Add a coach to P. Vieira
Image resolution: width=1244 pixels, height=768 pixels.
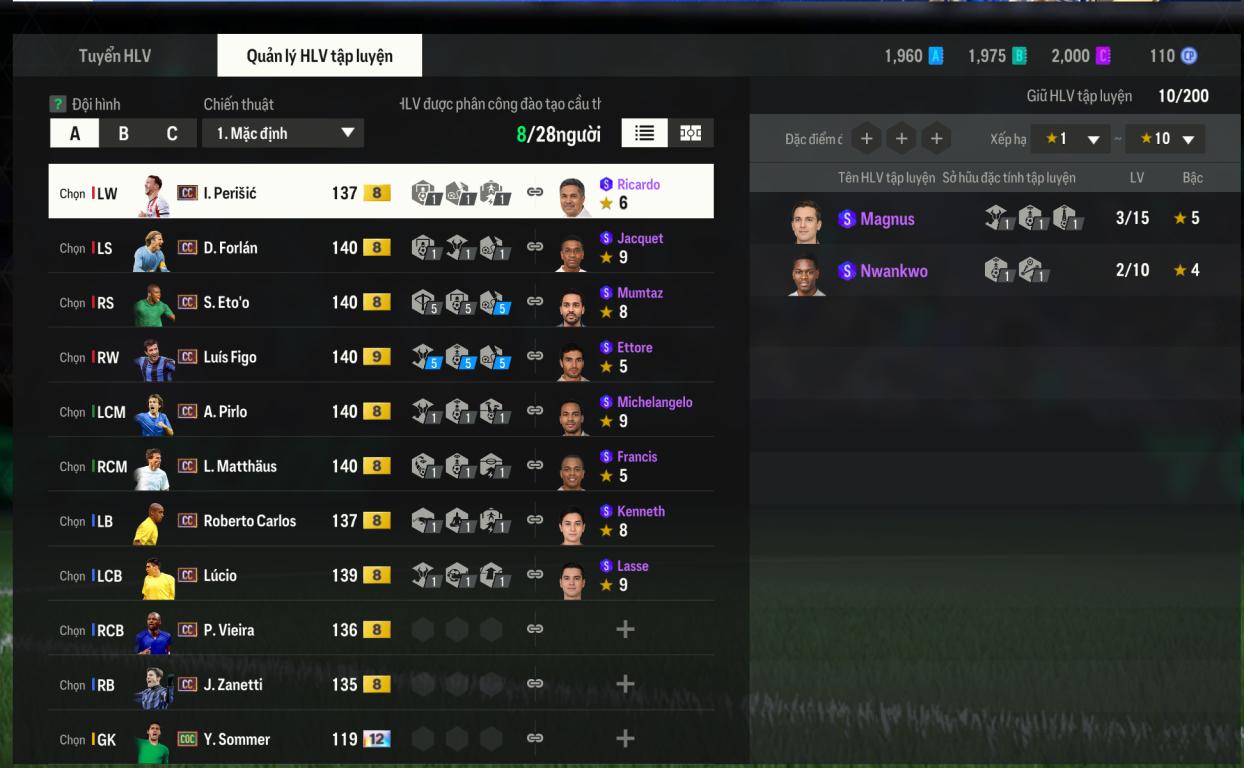click(x=625, y=630)
